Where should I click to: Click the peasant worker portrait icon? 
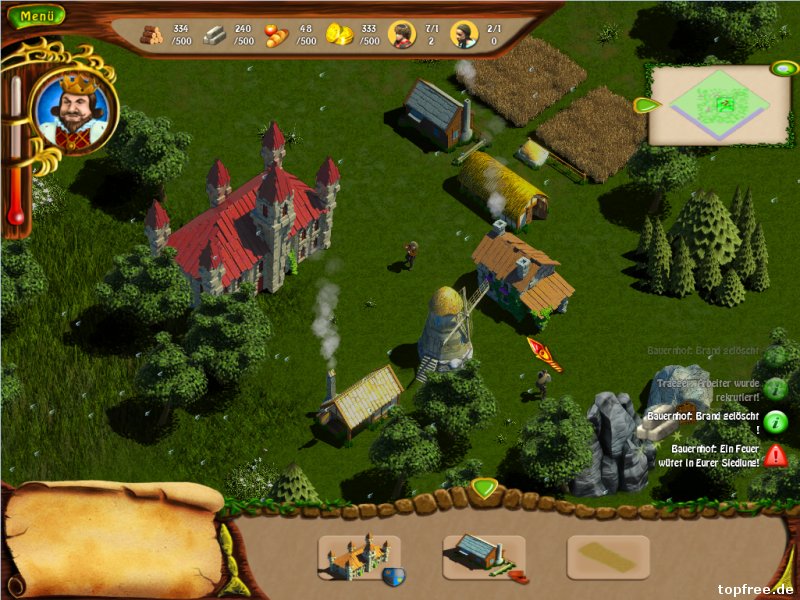[x=401, y=35]
